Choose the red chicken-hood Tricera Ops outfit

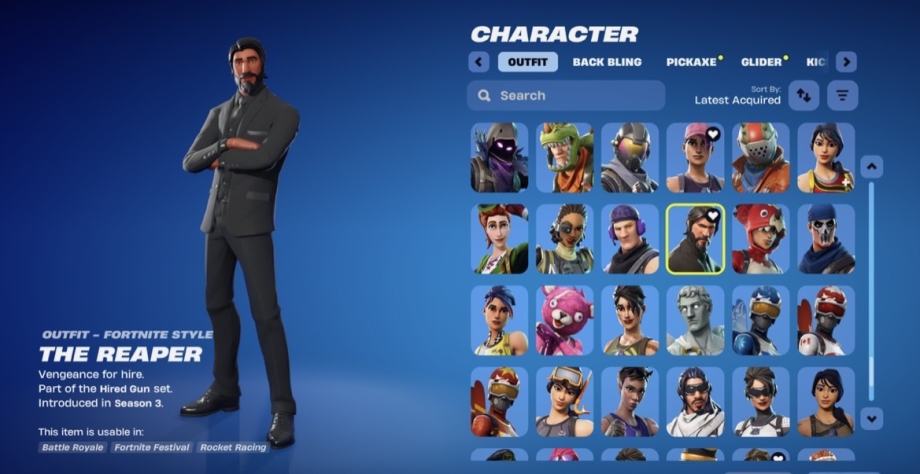(760, 239)
